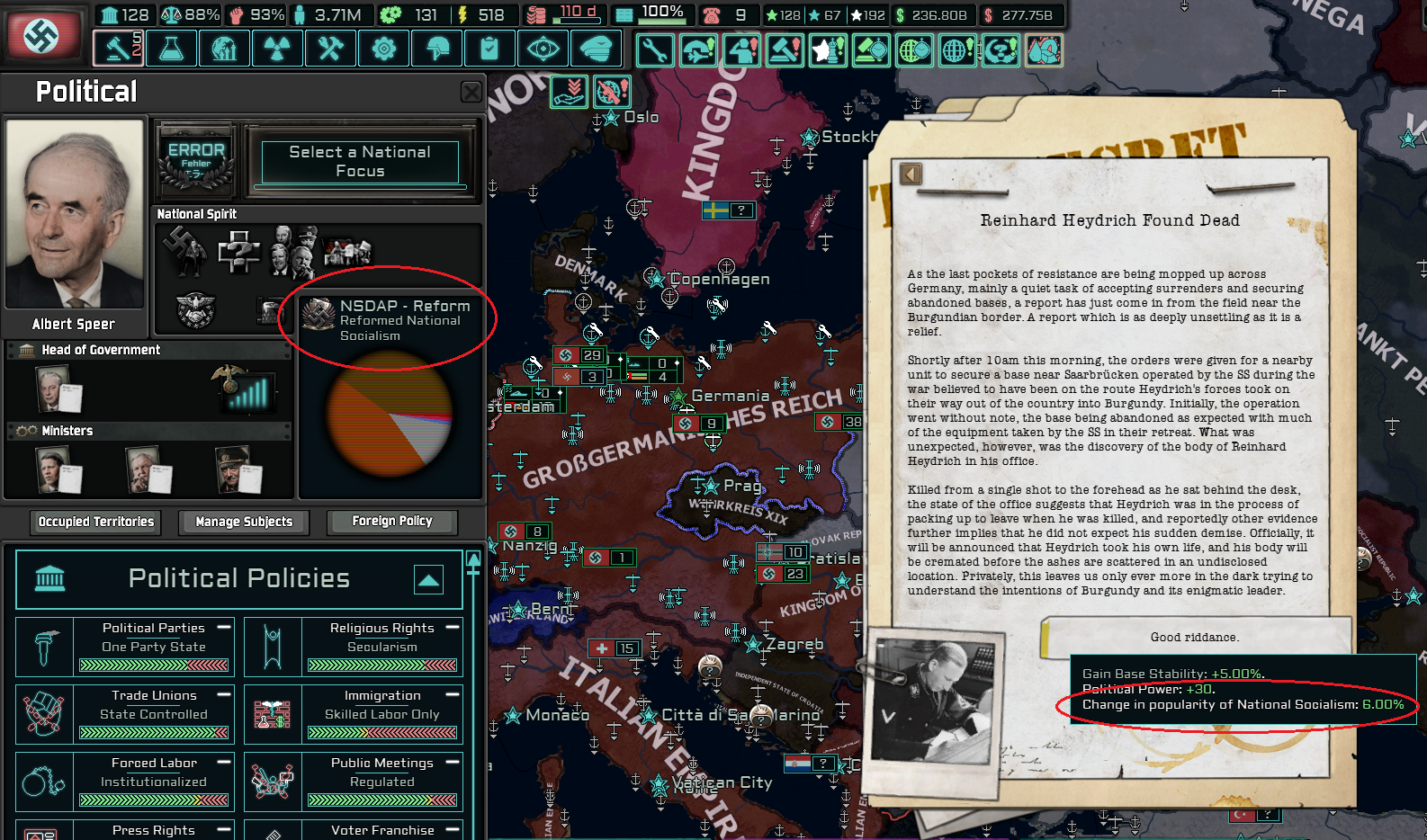
Task: Open the nuclear weapons tab
Action: [277, 48]
